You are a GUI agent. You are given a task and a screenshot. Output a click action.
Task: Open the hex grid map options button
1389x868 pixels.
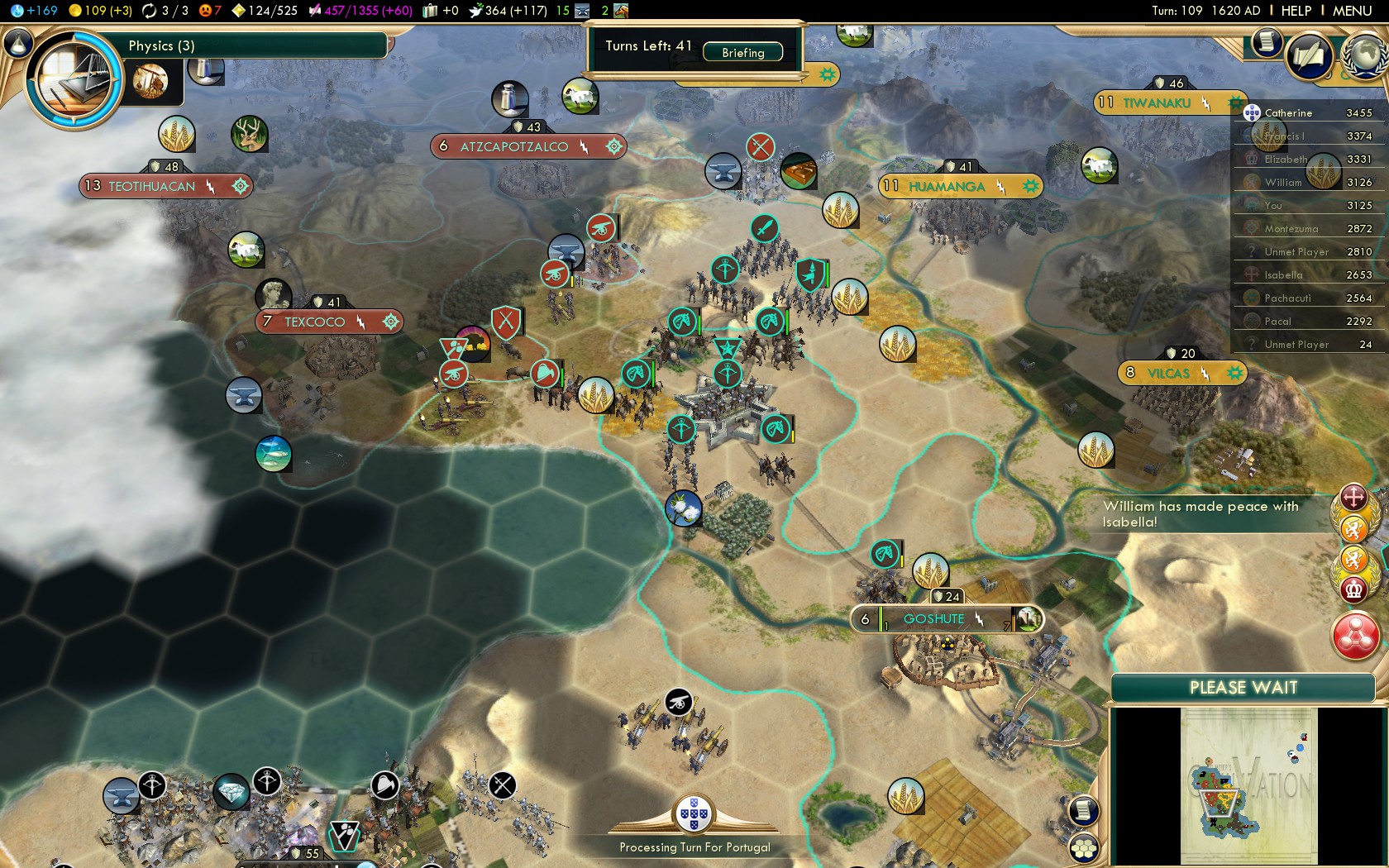pos(1083,848)
